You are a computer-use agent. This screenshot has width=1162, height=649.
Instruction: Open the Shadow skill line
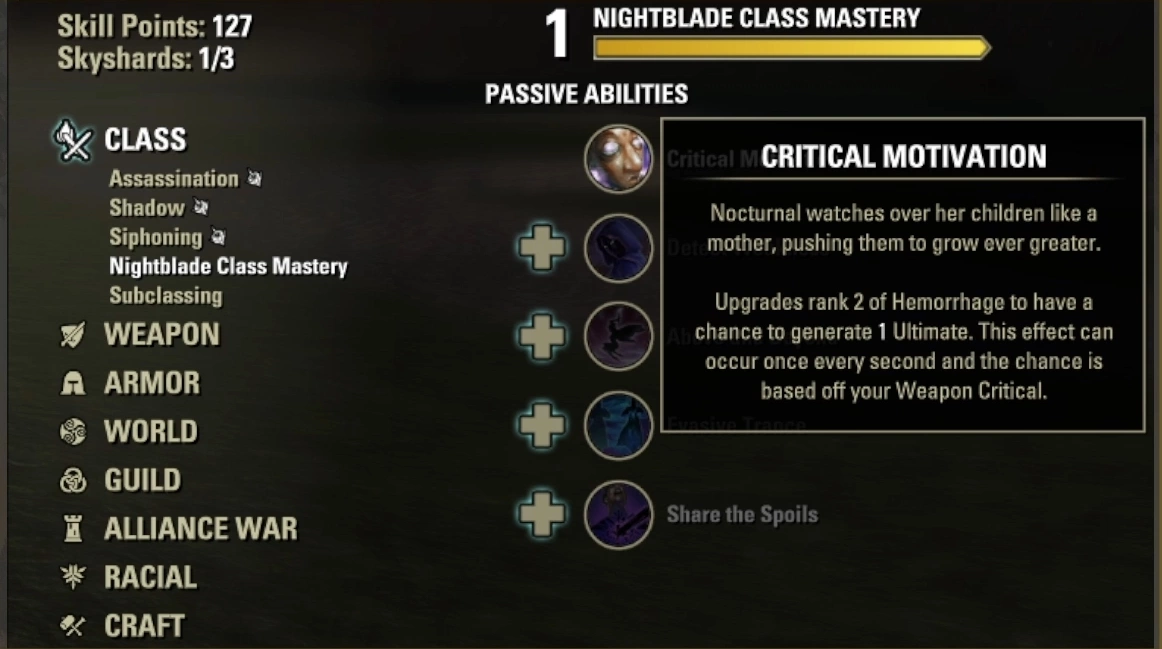147,208
